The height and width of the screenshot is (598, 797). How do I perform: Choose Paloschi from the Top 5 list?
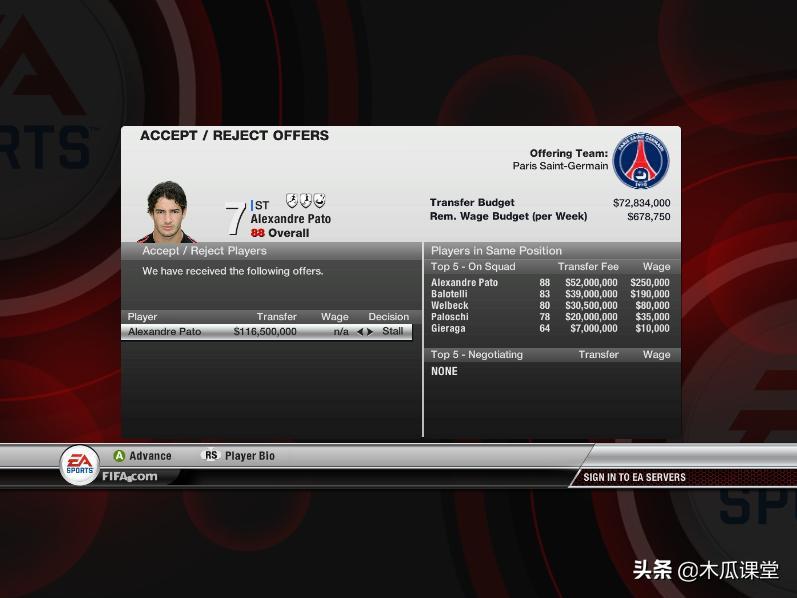pyautogui.click(x=449, y=317)
